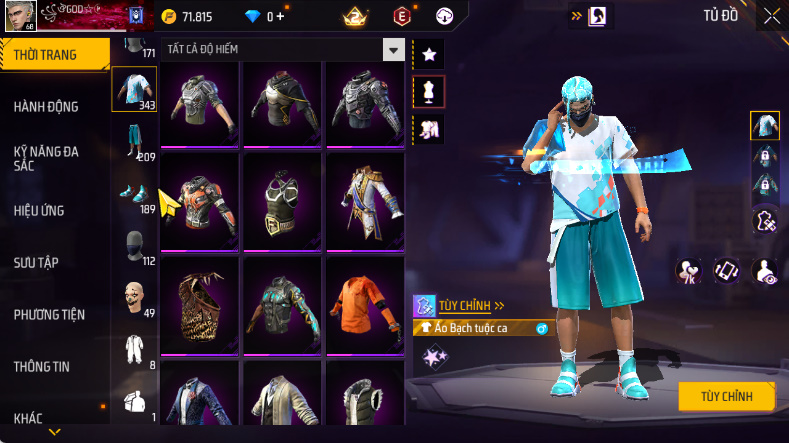Click the diamond currency add button

pos(279,17)
